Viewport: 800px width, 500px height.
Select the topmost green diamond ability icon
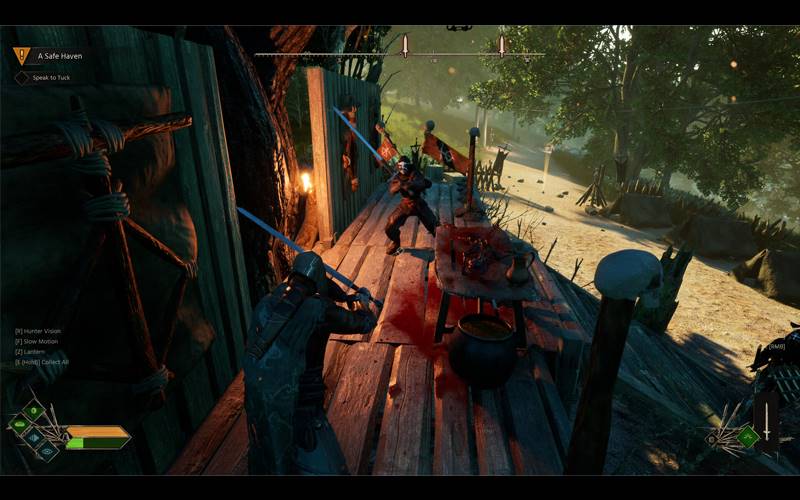(x=34, y=409)
